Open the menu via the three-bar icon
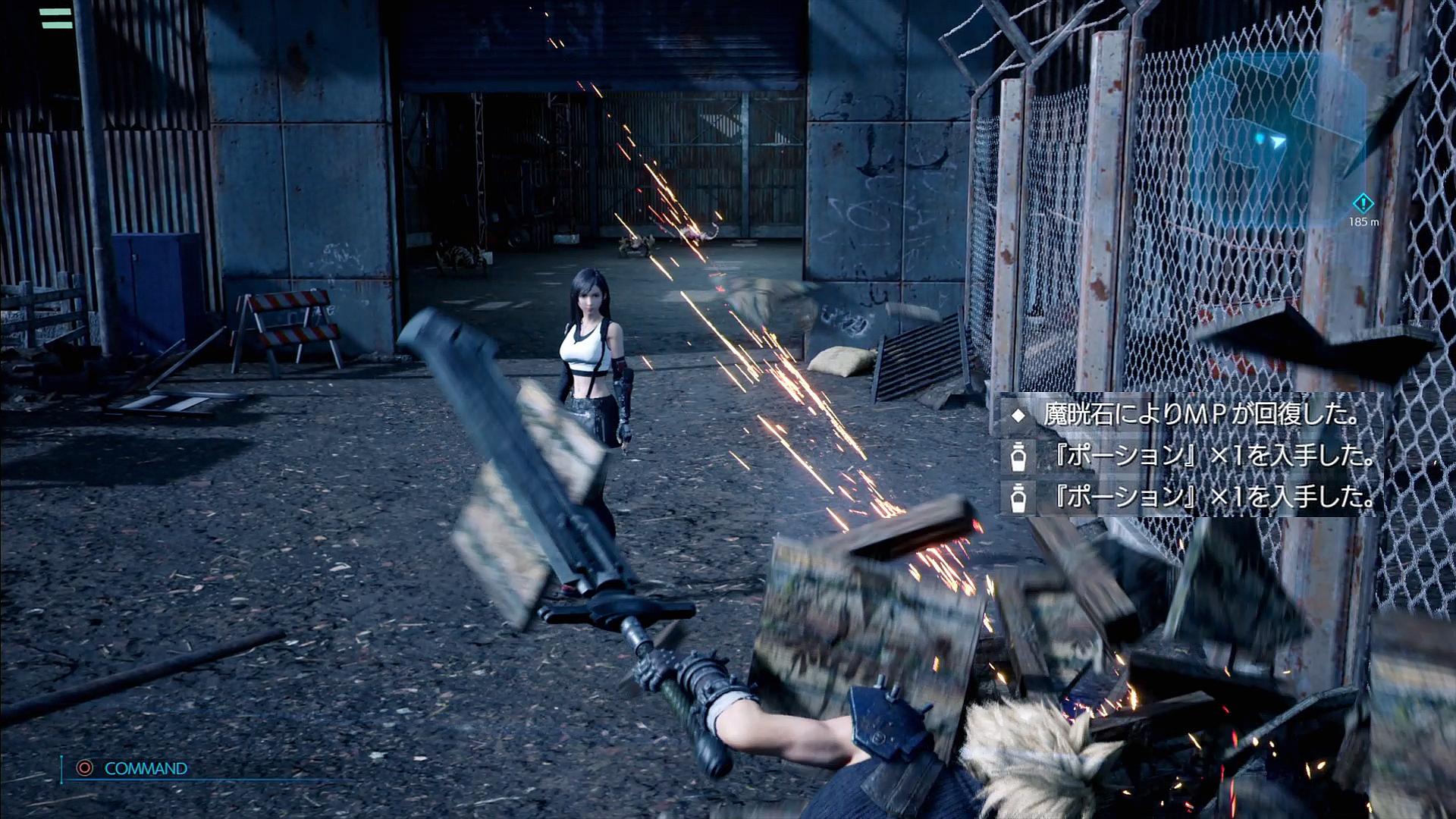The width and height of the screenshot is (1456, 819). coord(56,17)
